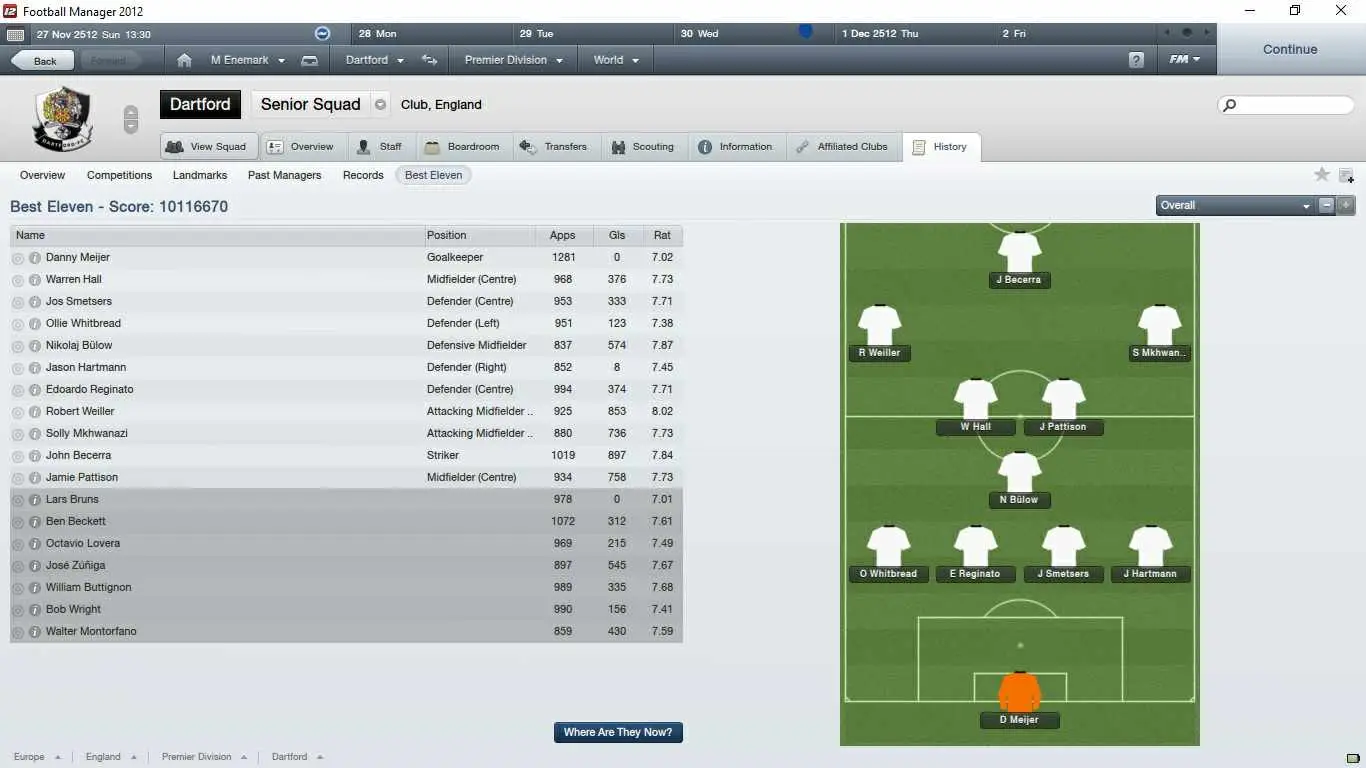
Task: Open the Overall filter dropdown
Action: (x=1235, y=205)
